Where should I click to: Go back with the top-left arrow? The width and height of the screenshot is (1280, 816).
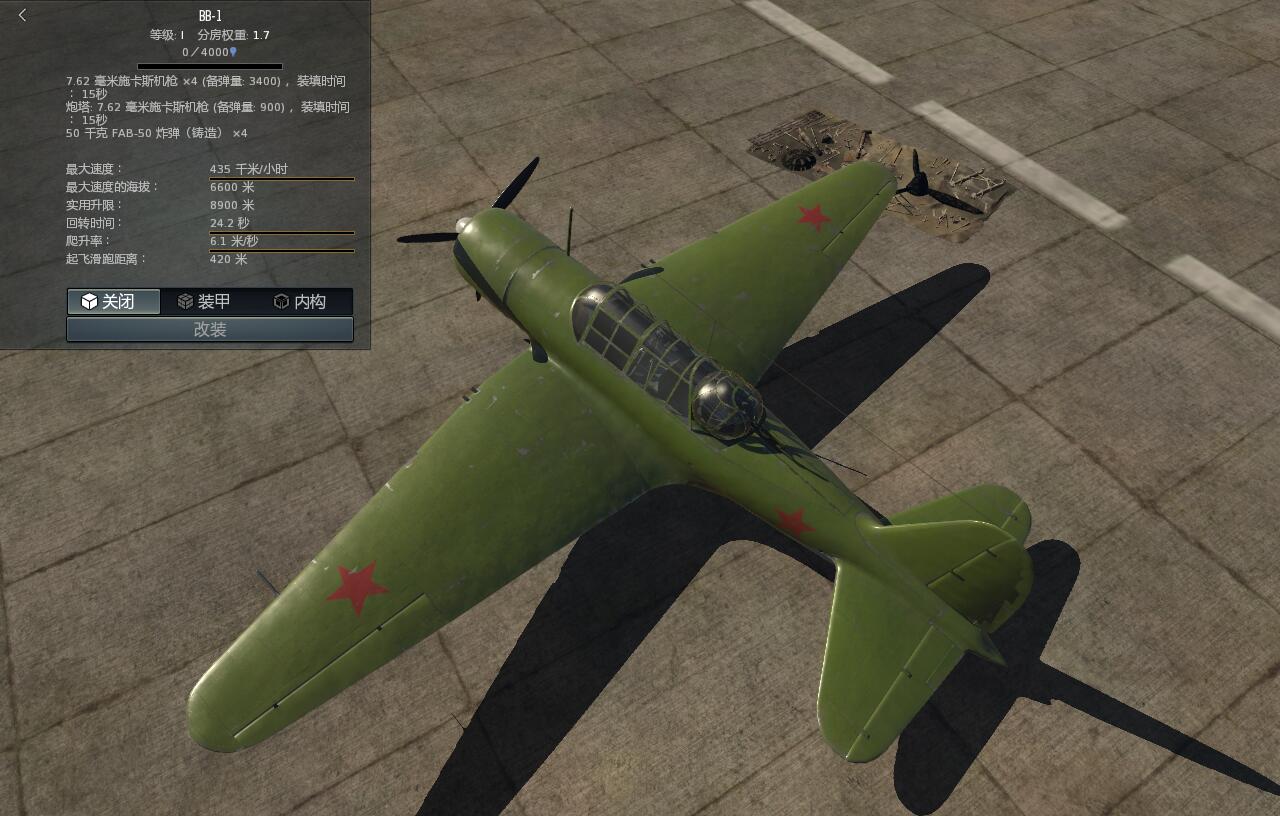click(x=22, y=15)
